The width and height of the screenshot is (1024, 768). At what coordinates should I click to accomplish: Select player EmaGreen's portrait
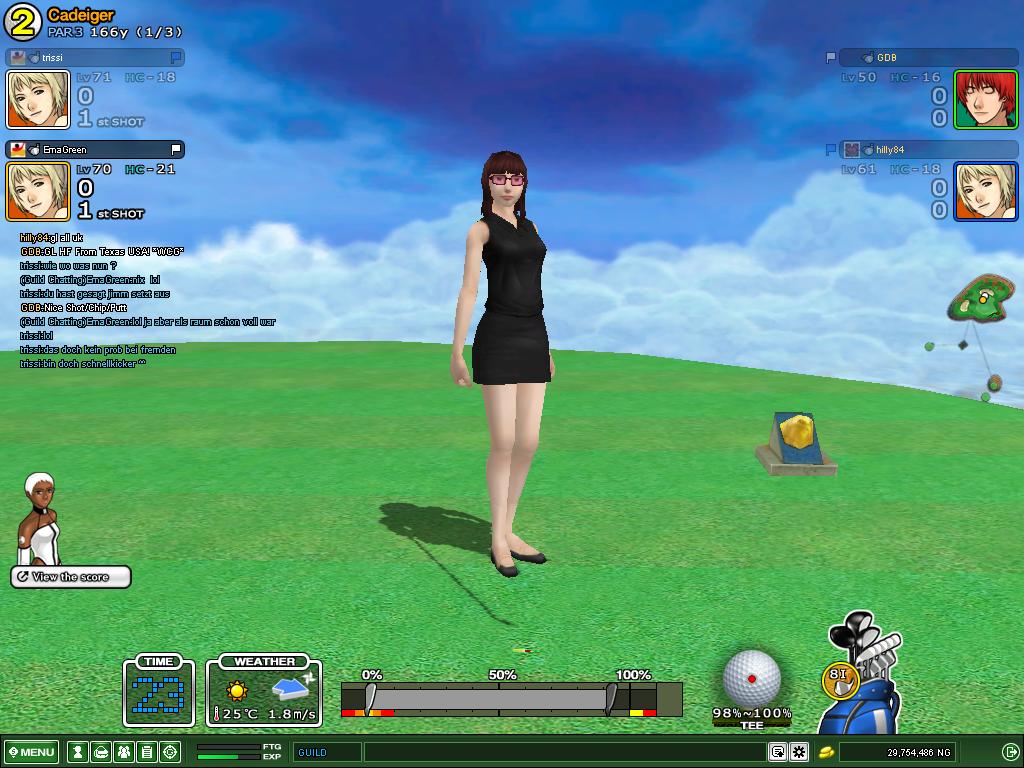pyautogui.click(x=38, y=191)
